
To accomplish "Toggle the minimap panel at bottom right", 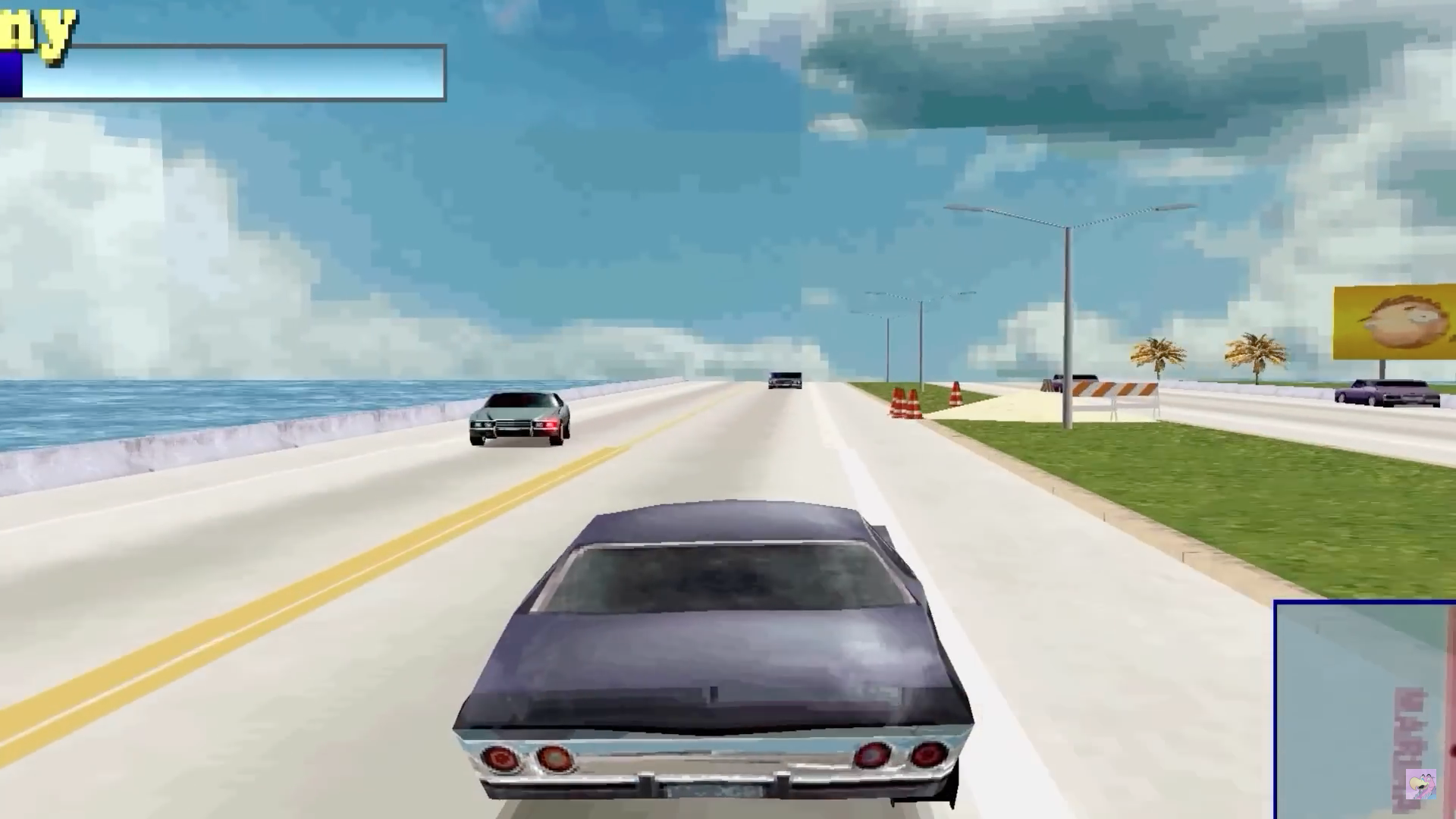I will pyautogui.click(x=1365, y=705).
